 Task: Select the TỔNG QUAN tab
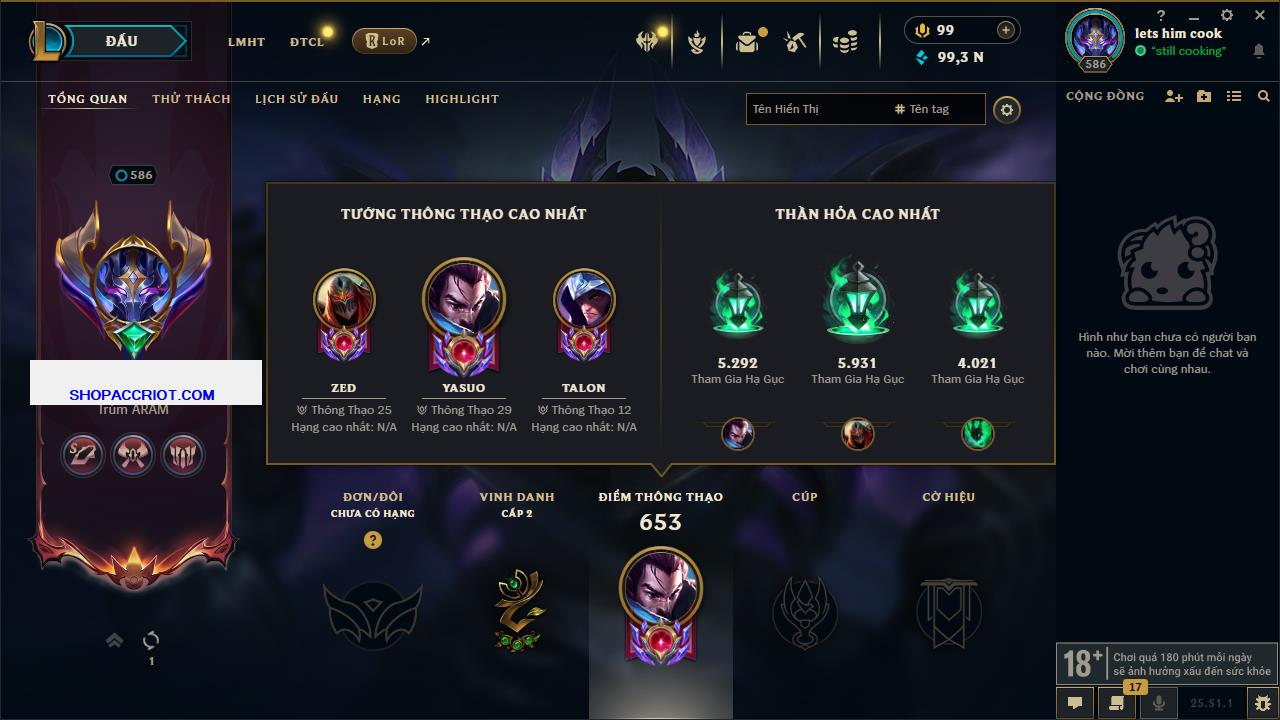[88, 99]
